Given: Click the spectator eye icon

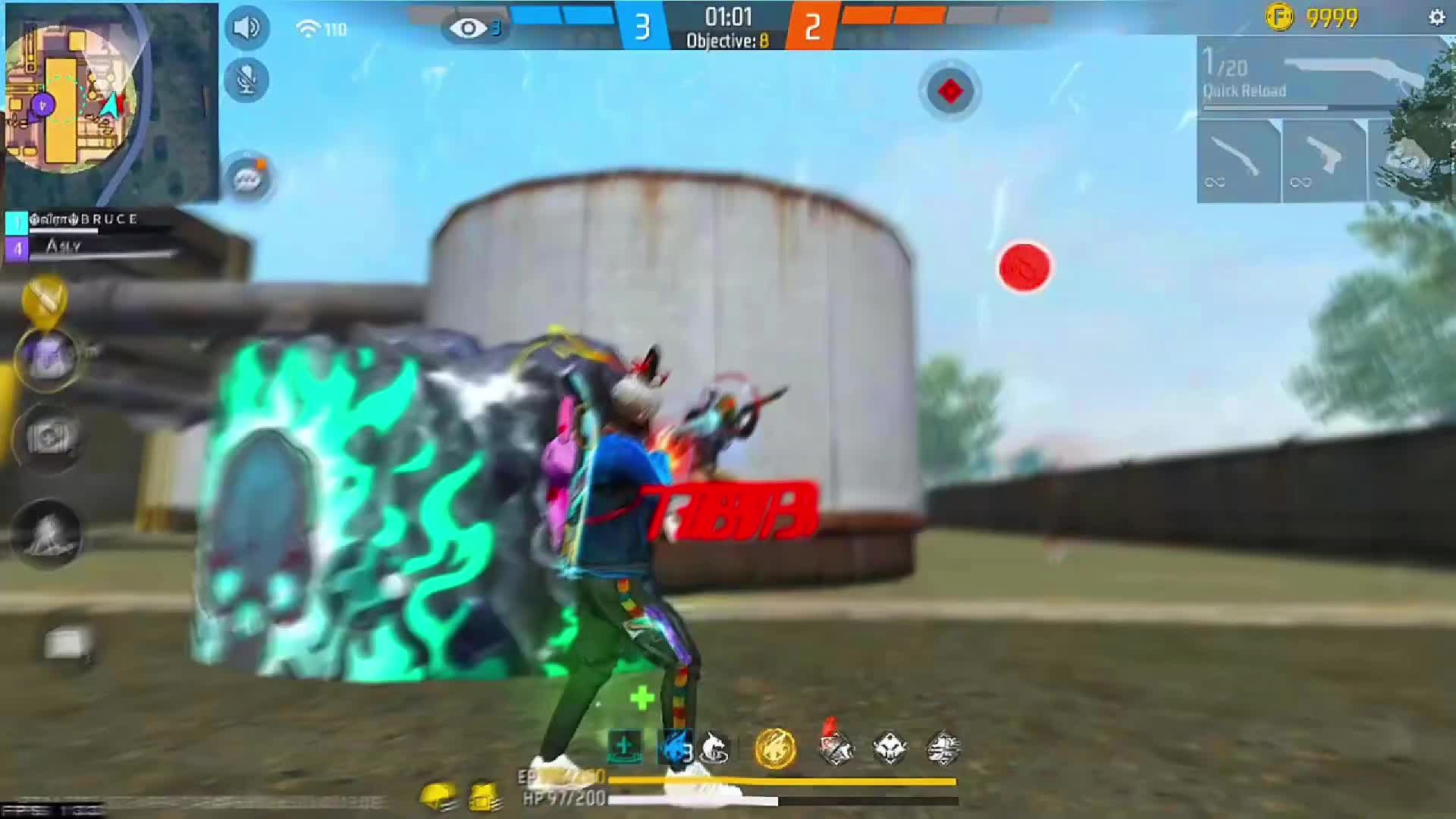Looking at the screenshot, I should (x=469, y=29).
